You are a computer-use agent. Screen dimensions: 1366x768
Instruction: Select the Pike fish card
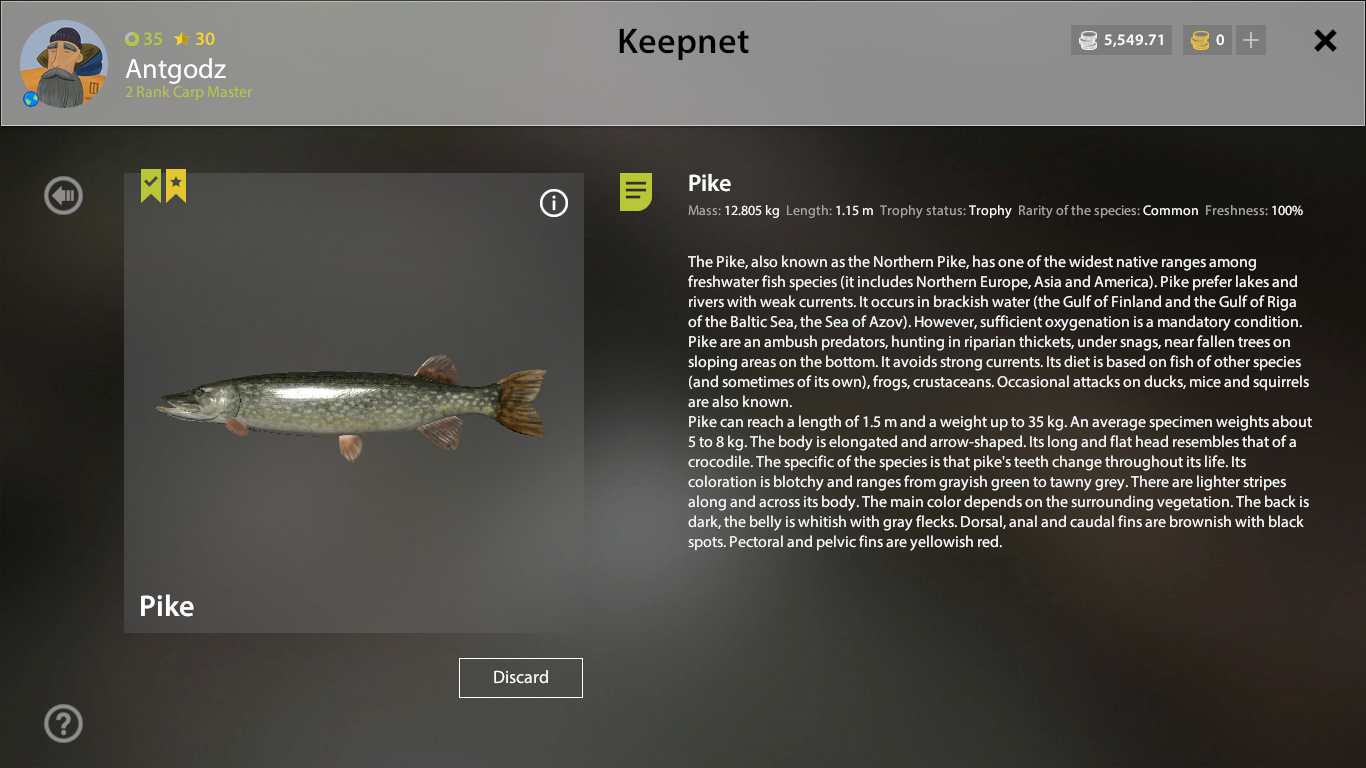coord(353,402)
